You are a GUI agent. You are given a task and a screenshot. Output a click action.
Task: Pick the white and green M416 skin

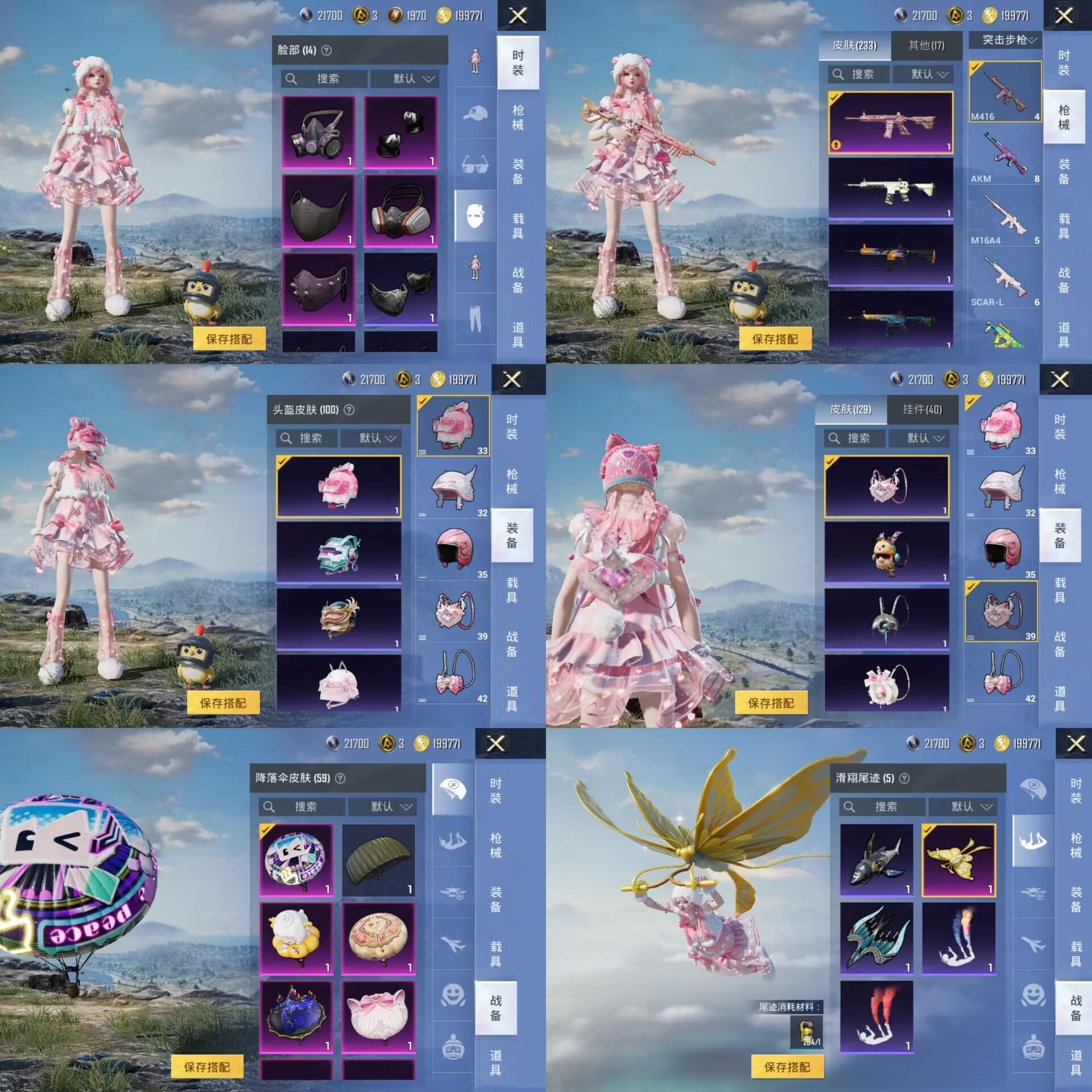(890, 189)
